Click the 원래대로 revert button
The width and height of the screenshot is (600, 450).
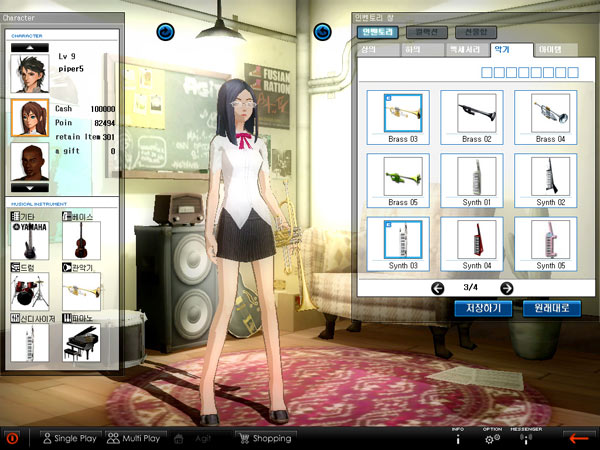click(551, 308)
